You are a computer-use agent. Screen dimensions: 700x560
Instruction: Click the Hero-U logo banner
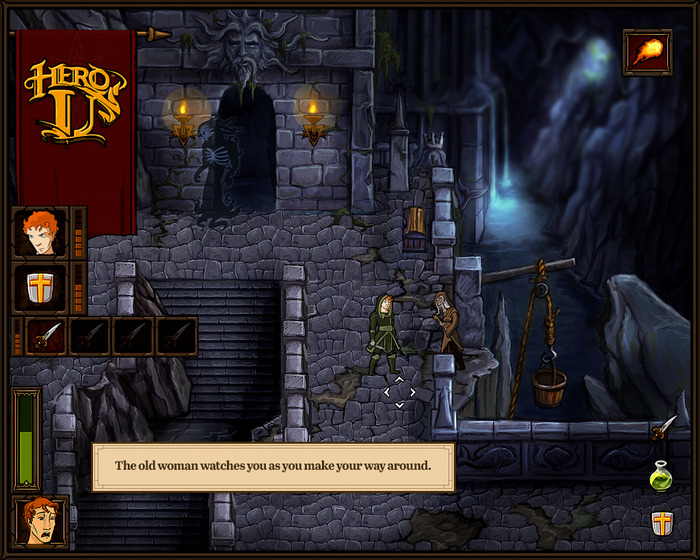76,100
